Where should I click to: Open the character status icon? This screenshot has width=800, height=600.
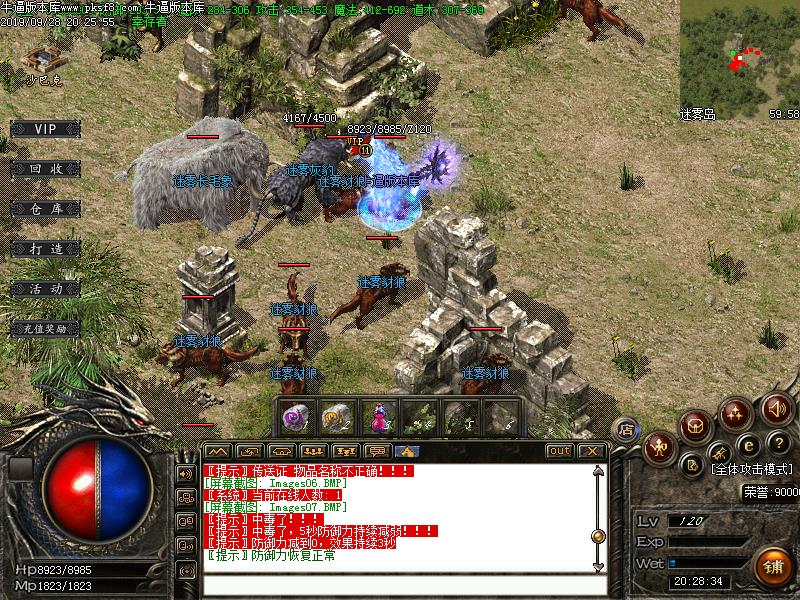(x=660, y=447)
